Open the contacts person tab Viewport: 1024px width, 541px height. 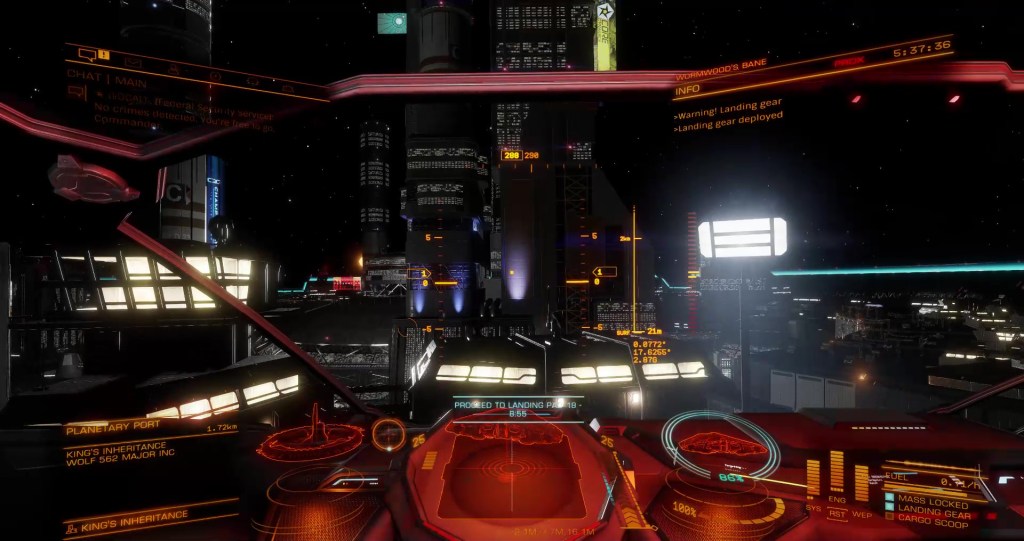point(173,68)
